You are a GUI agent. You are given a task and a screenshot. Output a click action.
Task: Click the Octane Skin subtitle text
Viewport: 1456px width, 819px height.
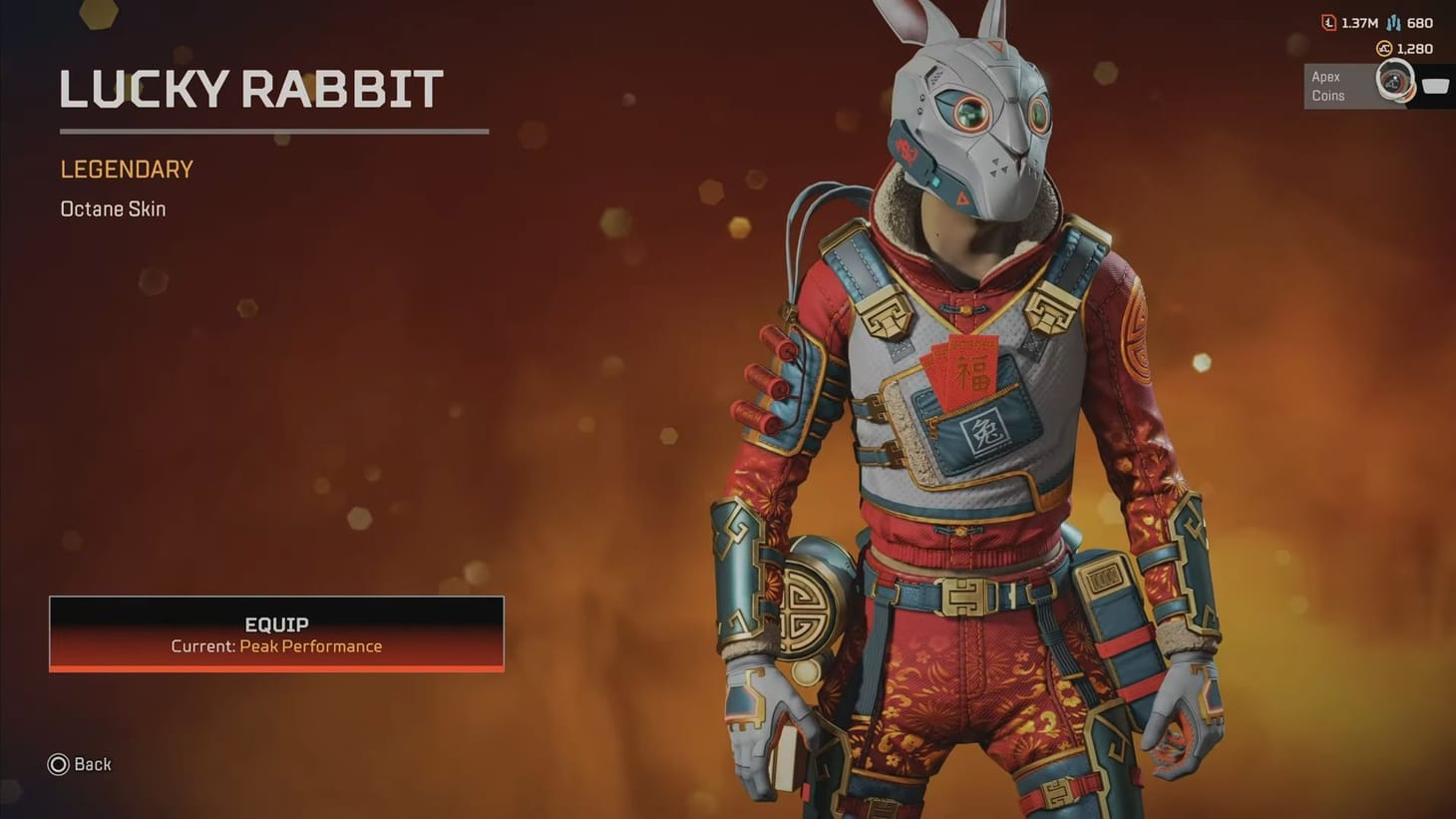(x=112, y=208)
